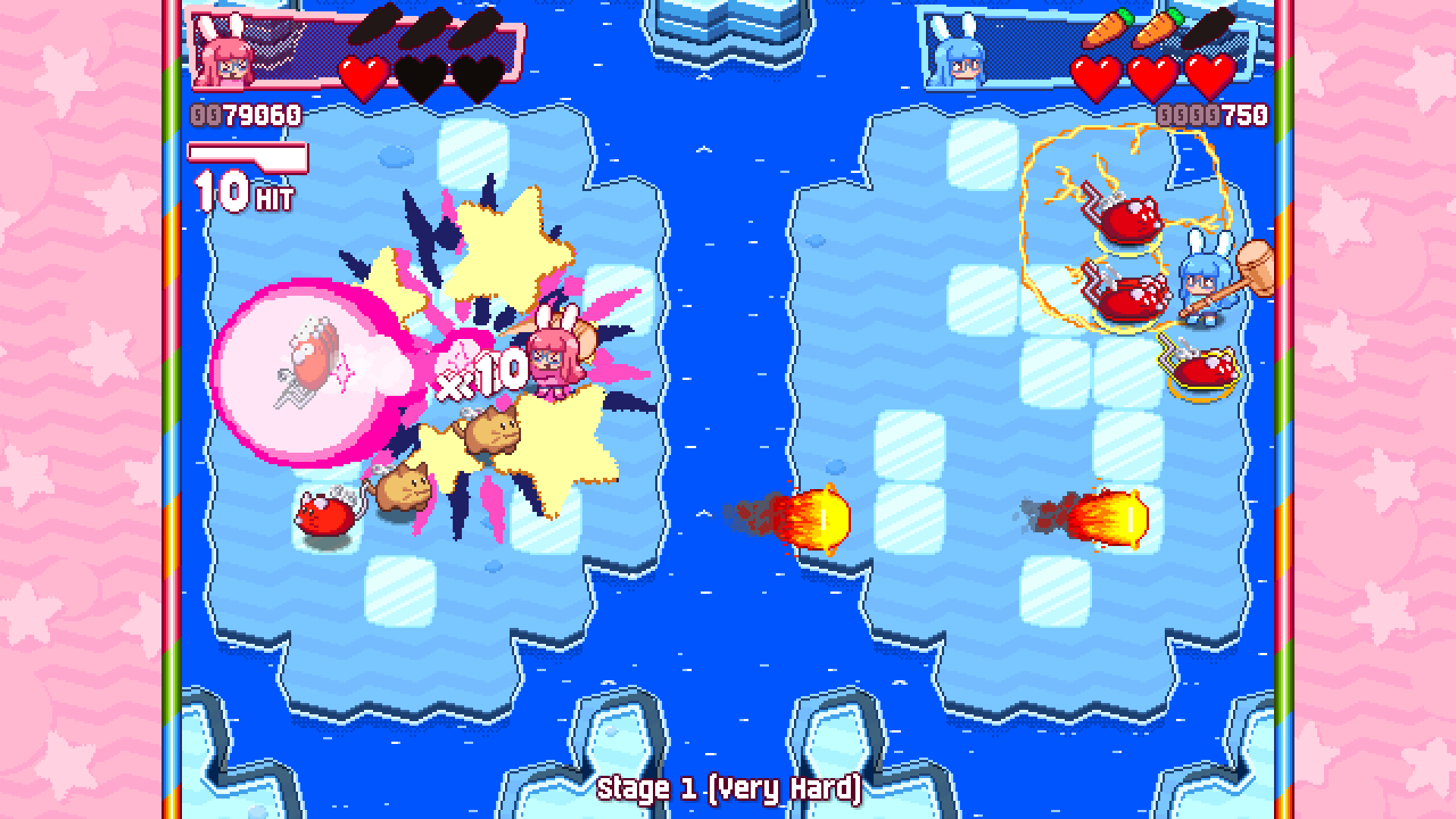Toggle the first empty heart on pink player's health
The image size is (1456, 819).
pos(420,76)
